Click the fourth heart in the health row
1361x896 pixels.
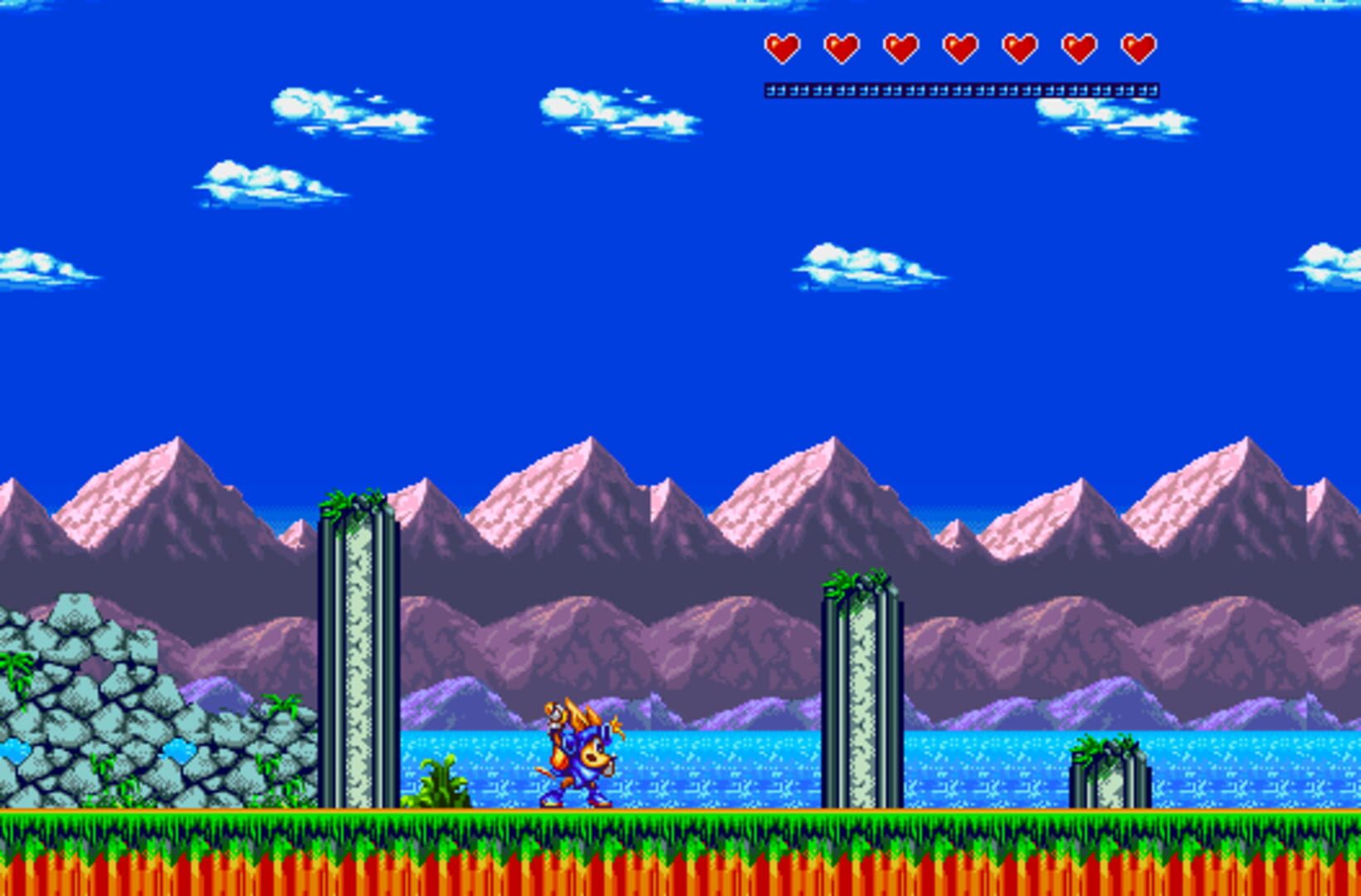(x=959, y=46)
